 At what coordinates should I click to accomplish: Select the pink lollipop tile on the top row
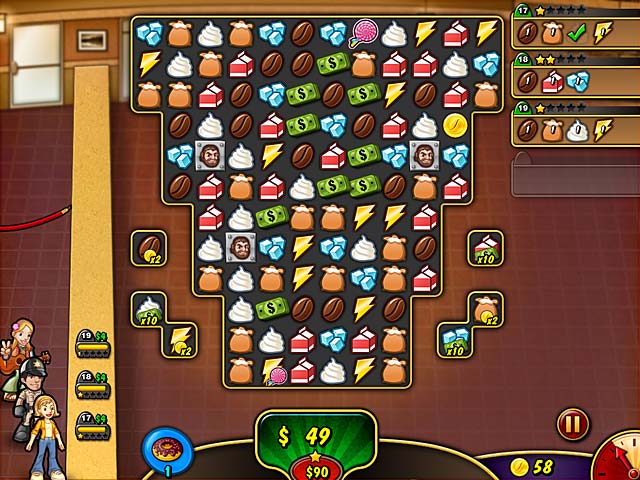click(x=363, y=34)
